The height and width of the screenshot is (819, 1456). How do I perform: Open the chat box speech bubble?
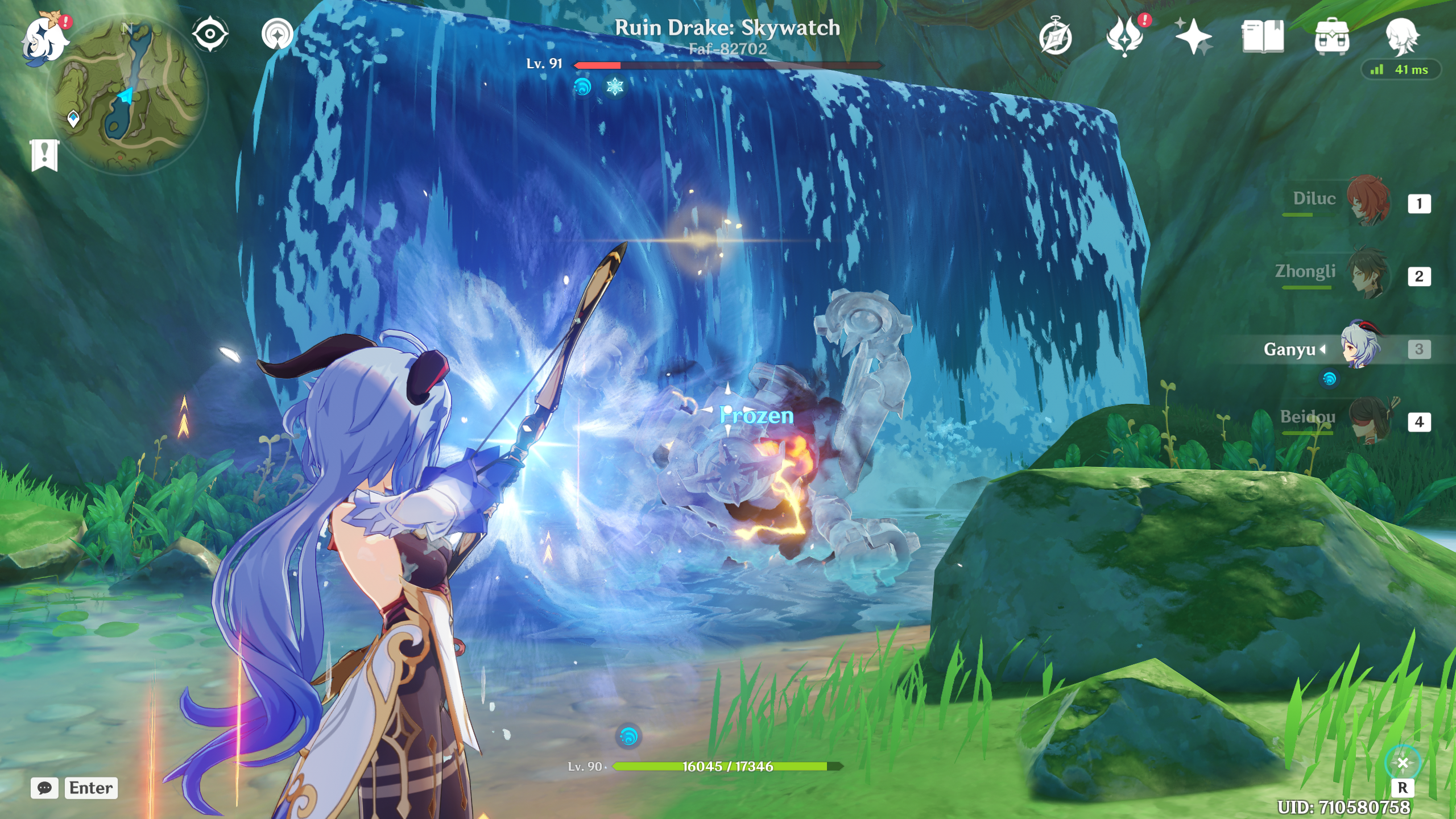coord(44,788)
